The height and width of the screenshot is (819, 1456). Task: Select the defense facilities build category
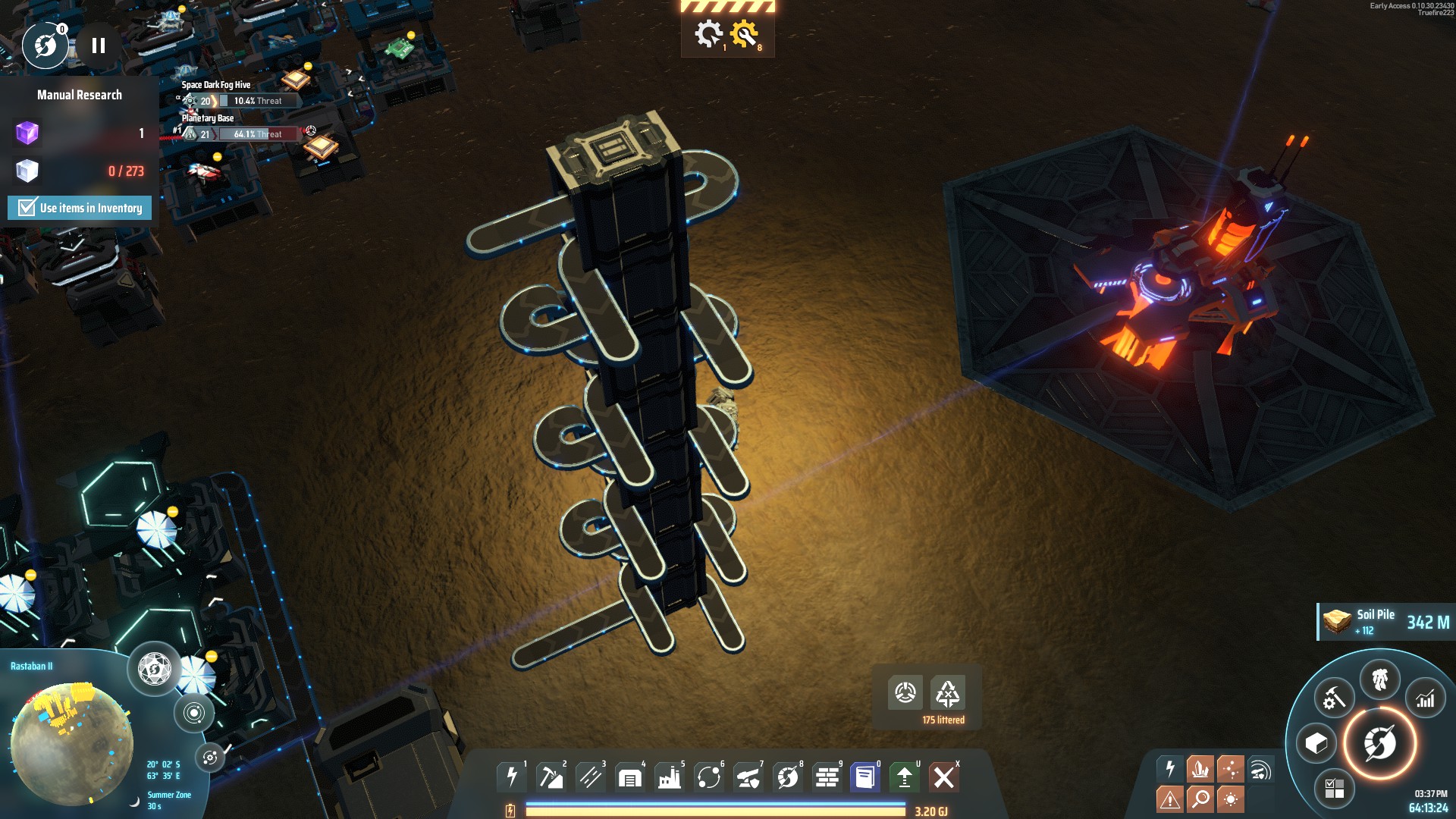747,777
